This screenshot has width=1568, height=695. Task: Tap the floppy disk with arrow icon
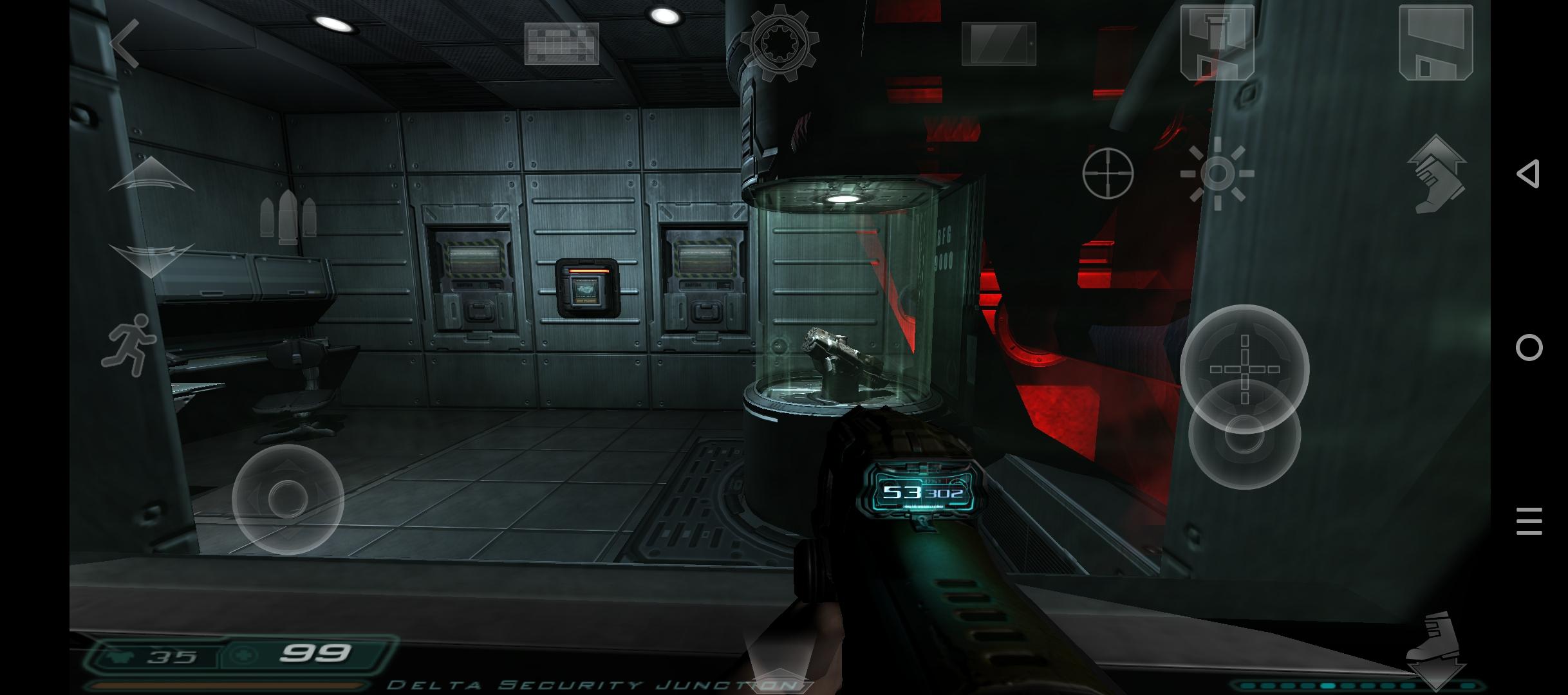tap(1217, 42)
